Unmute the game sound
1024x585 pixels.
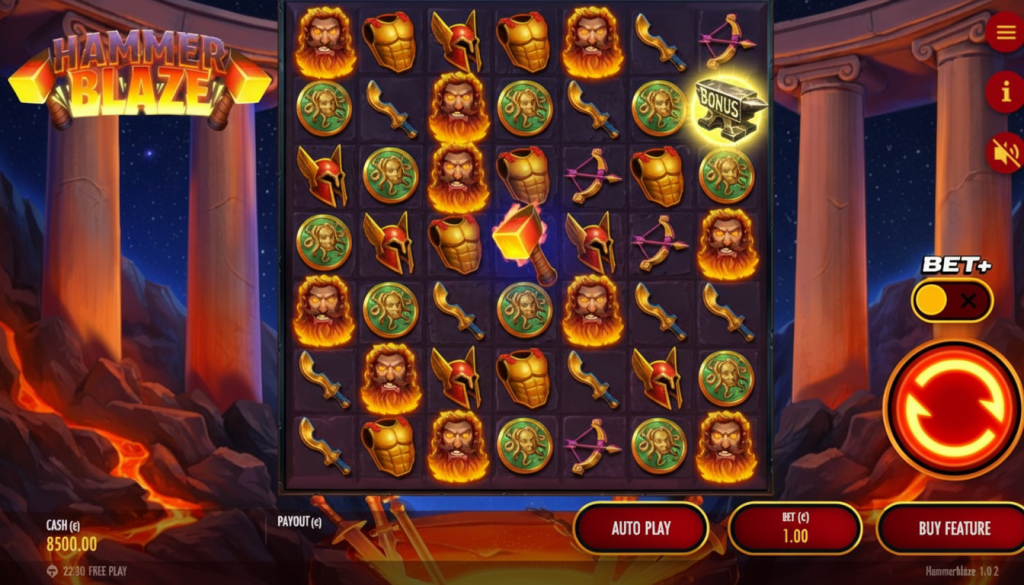1004,153
